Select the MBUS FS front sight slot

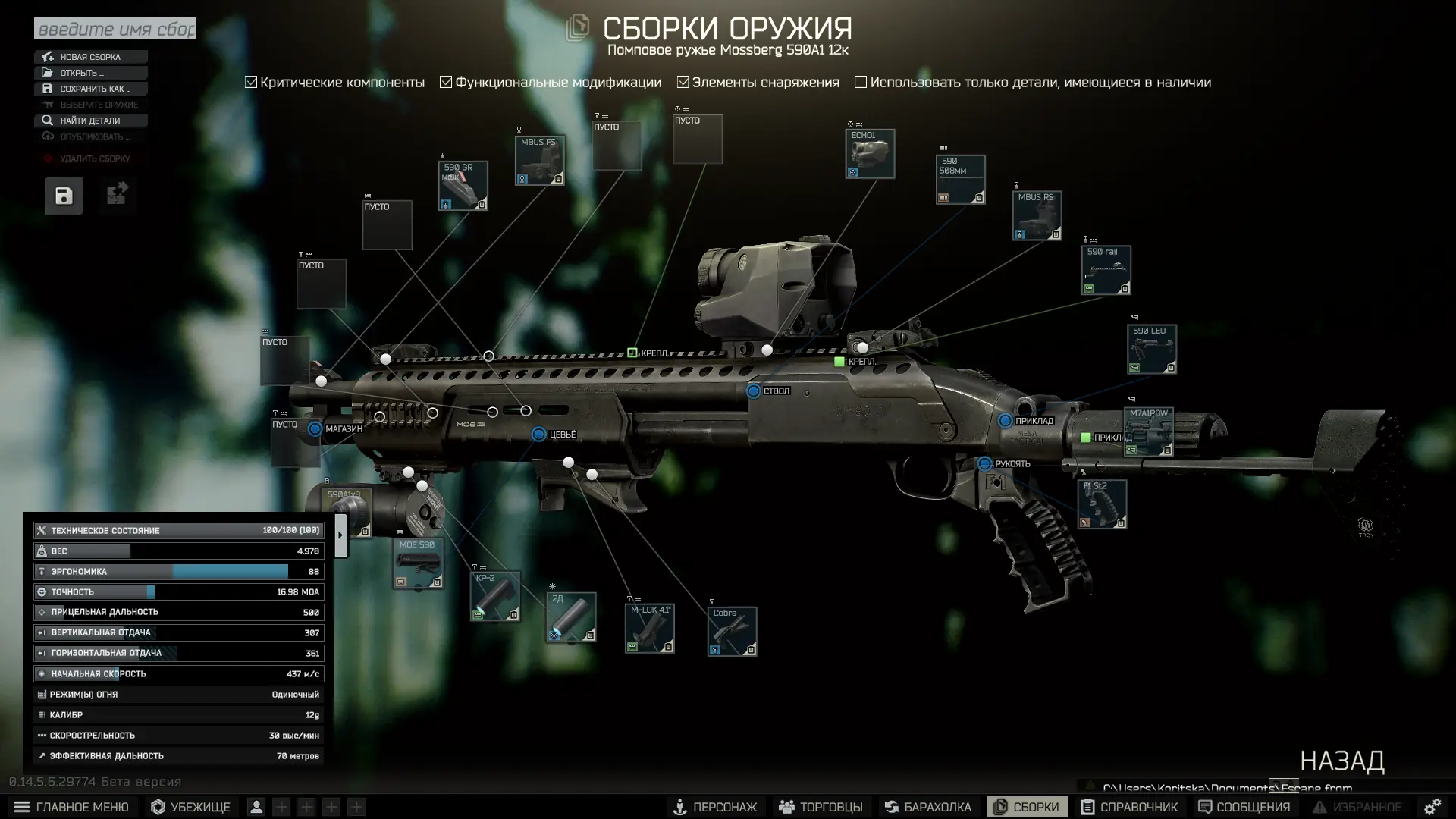[539, 160]
